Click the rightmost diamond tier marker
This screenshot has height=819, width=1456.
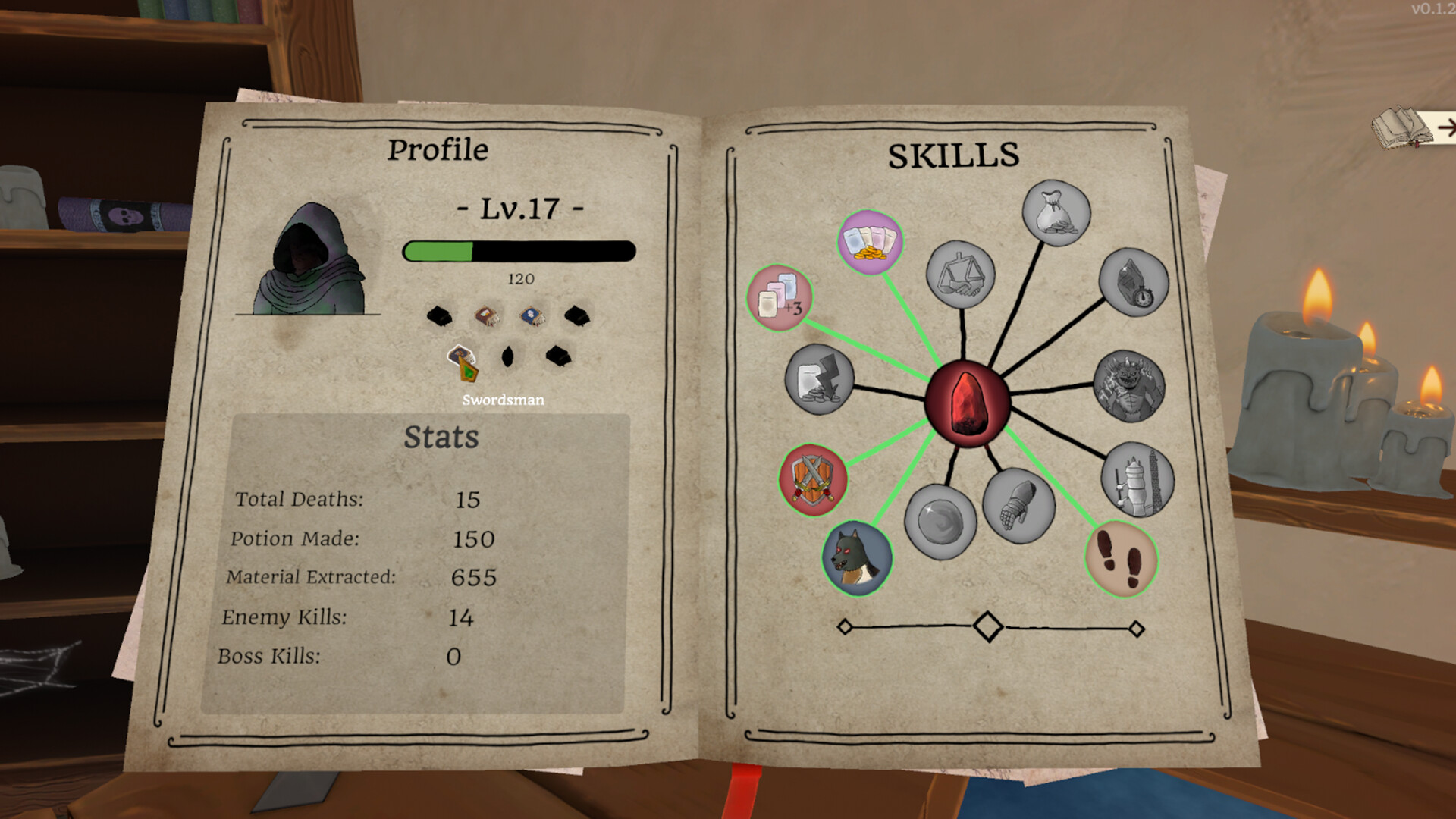tap(1135, 627)
